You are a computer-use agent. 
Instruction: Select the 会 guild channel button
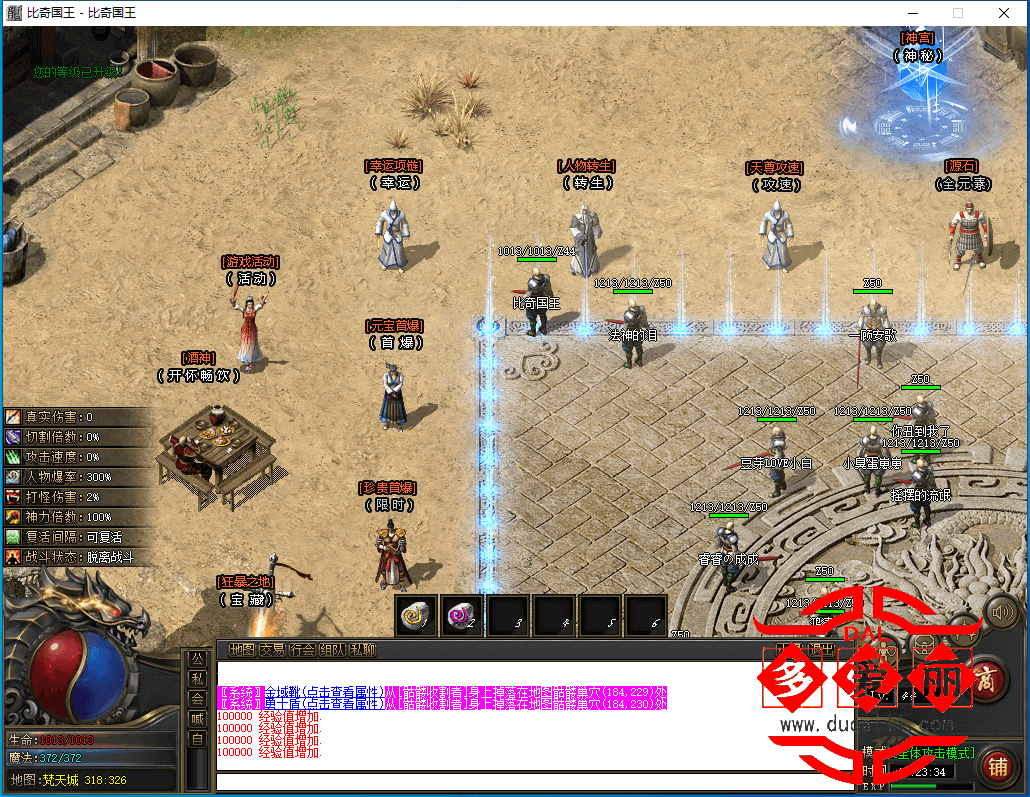point(197,699)
